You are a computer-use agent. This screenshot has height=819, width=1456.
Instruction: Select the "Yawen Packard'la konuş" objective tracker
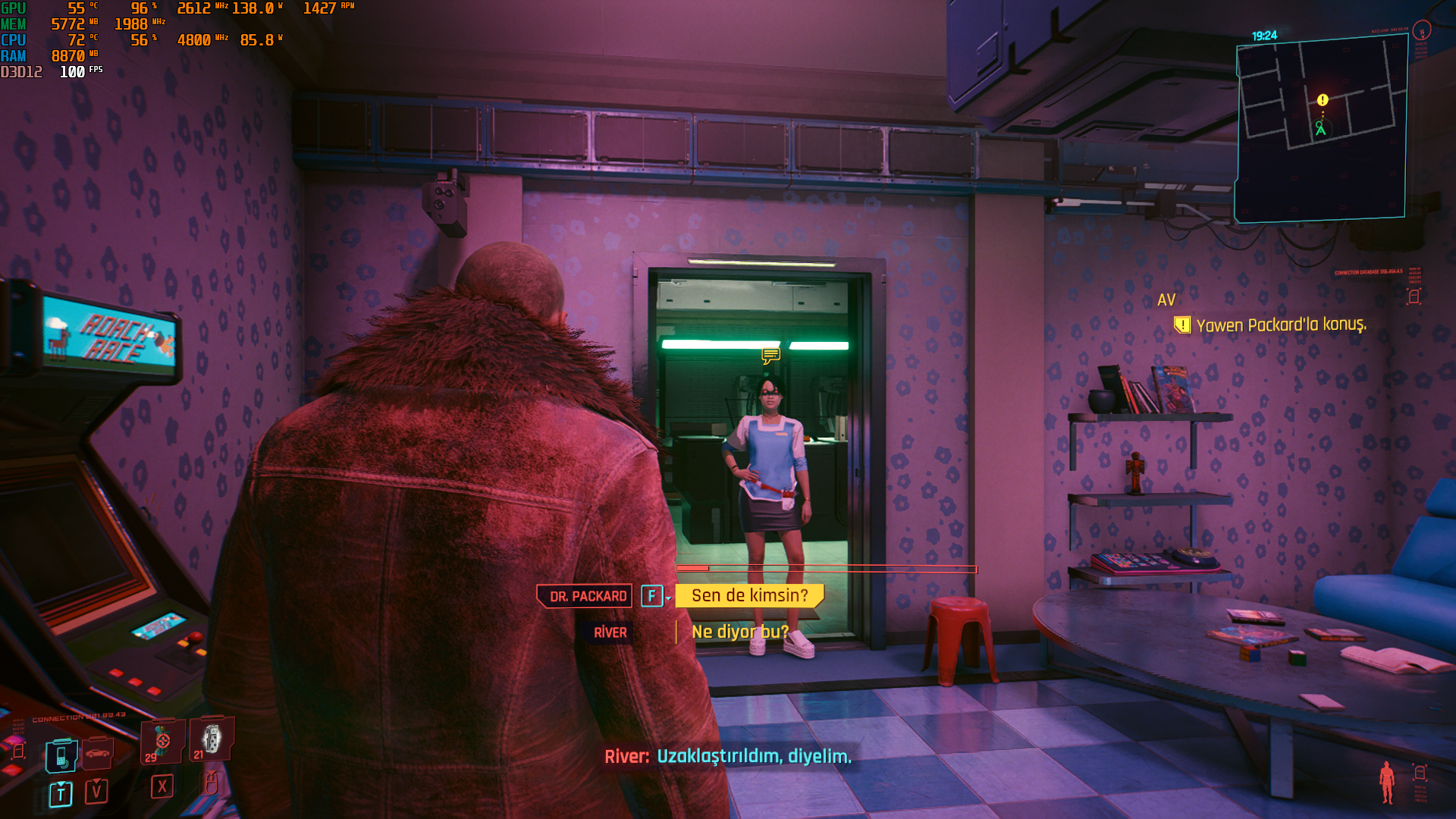1280,325
